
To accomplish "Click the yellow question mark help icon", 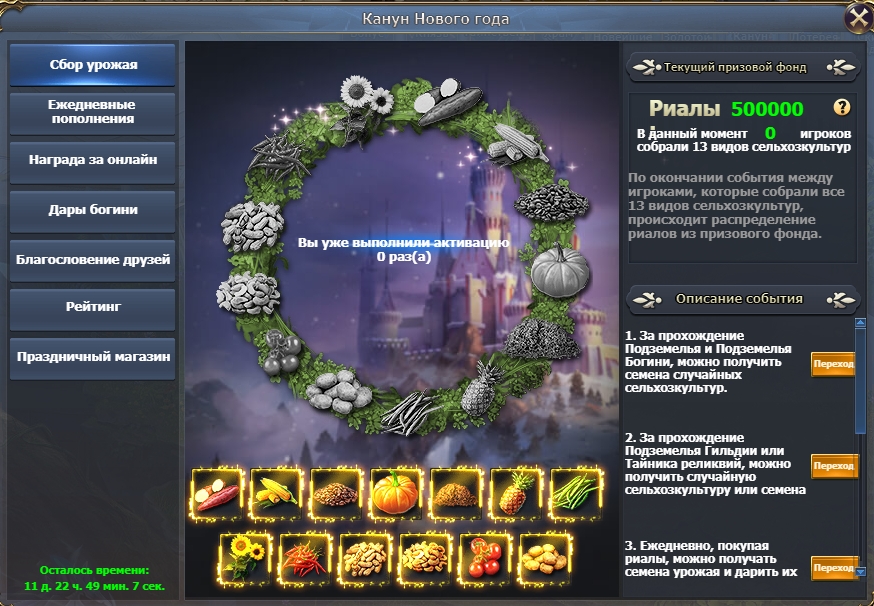I will 842,108.
